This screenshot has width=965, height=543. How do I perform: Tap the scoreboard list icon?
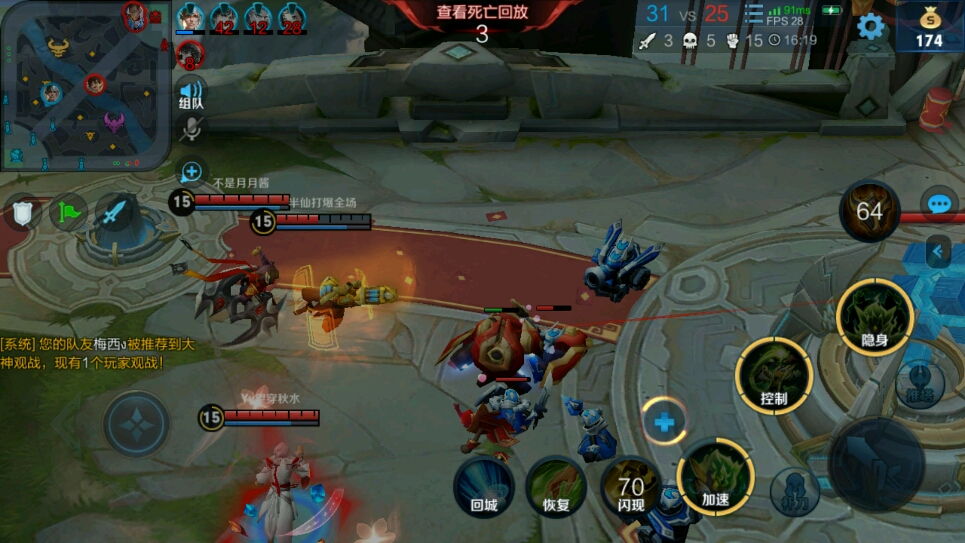click(x=752, y=14)
